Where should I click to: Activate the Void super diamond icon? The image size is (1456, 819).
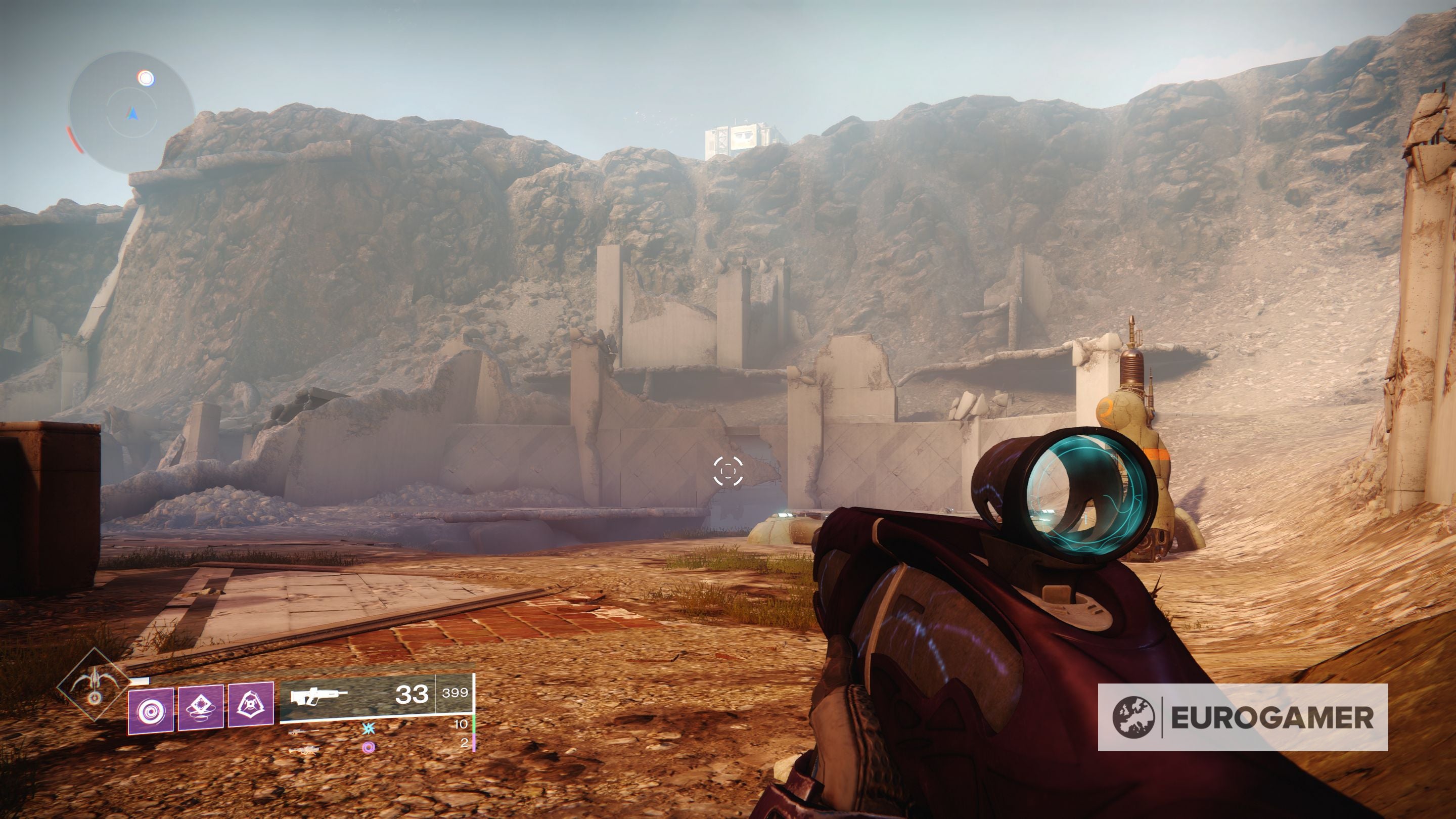click(95, 685)
